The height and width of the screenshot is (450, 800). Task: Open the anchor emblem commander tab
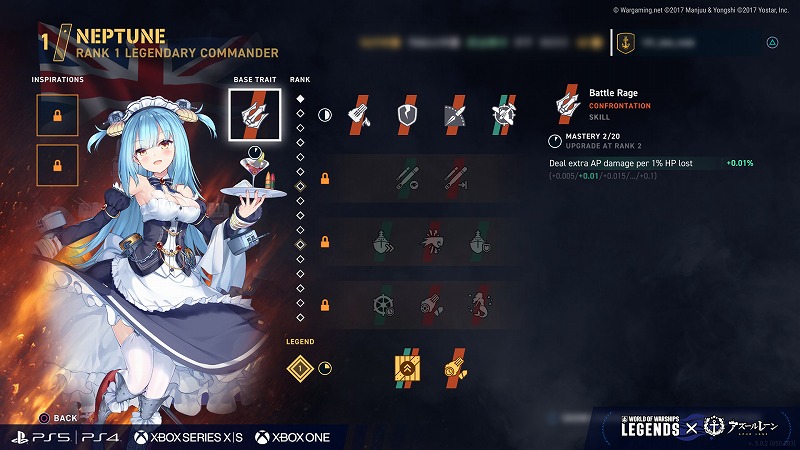tap(627, 43)
